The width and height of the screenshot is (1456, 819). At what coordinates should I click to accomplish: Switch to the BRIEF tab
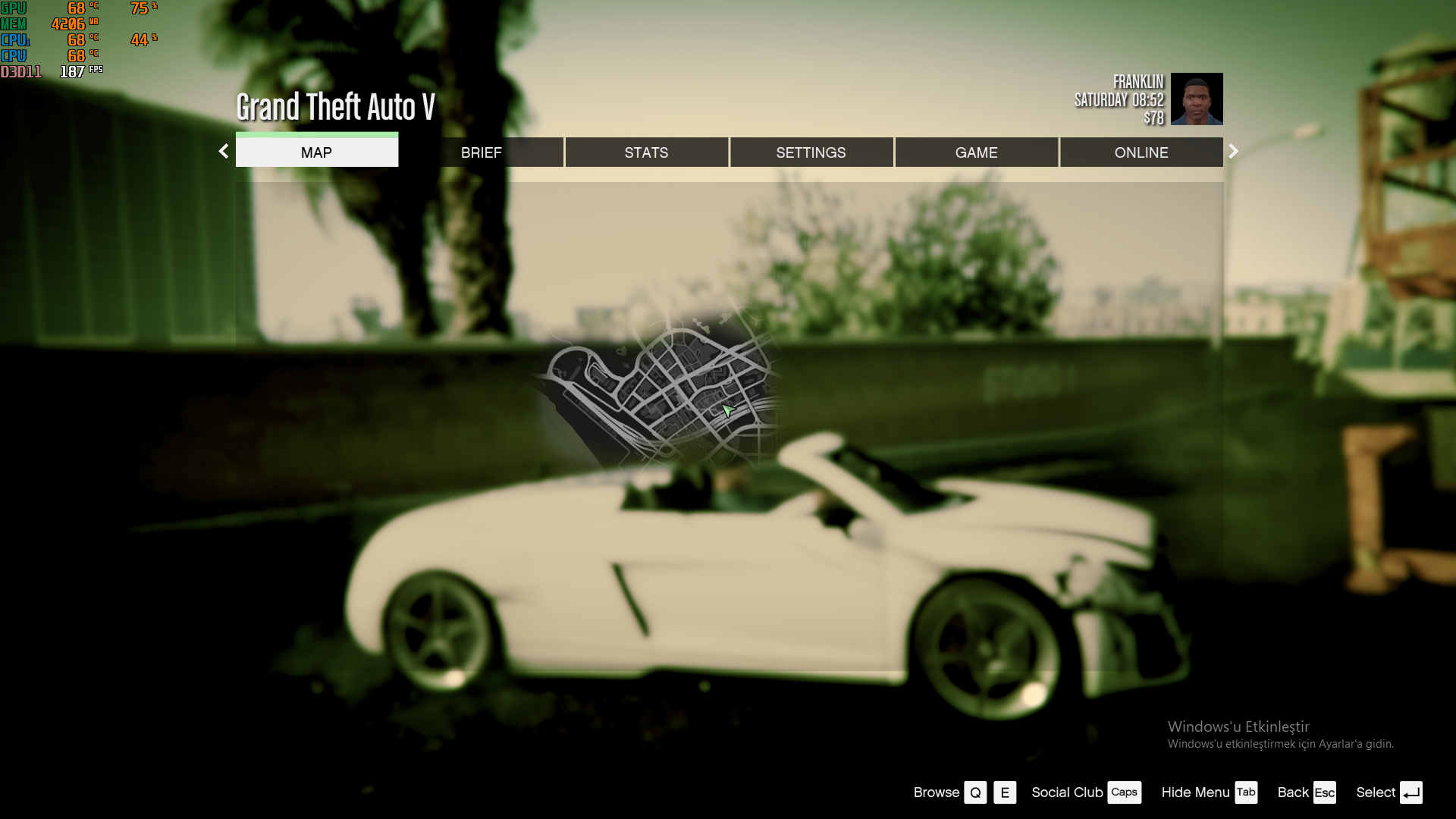482,152
